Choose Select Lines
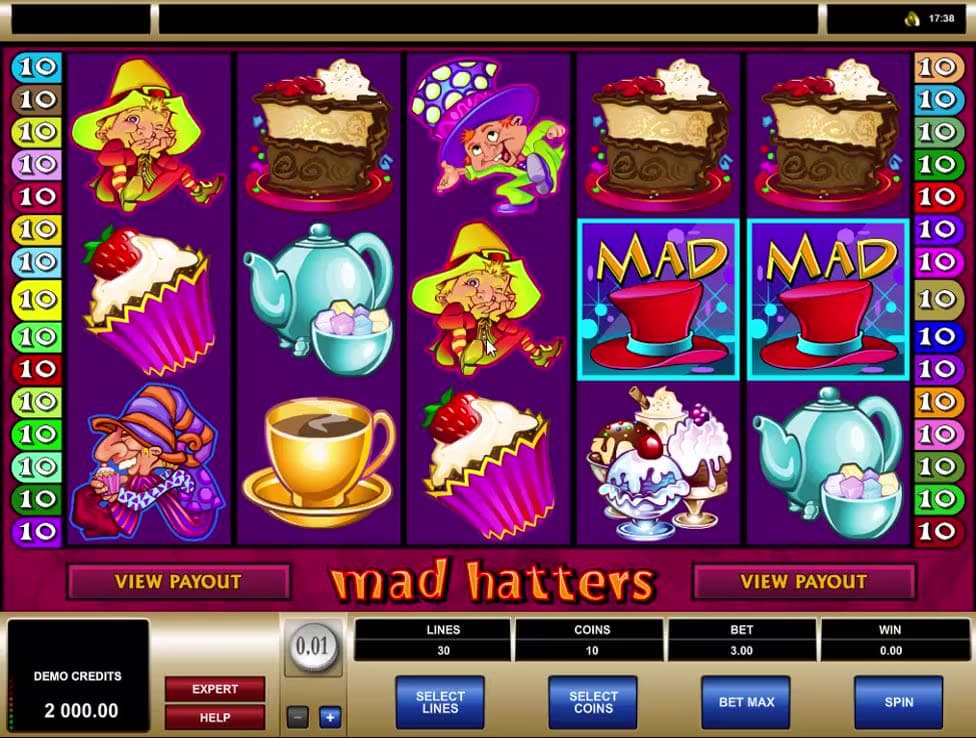The width and height of the screenshot is (976, 738). pyautogui.click(x=440, y=702)
